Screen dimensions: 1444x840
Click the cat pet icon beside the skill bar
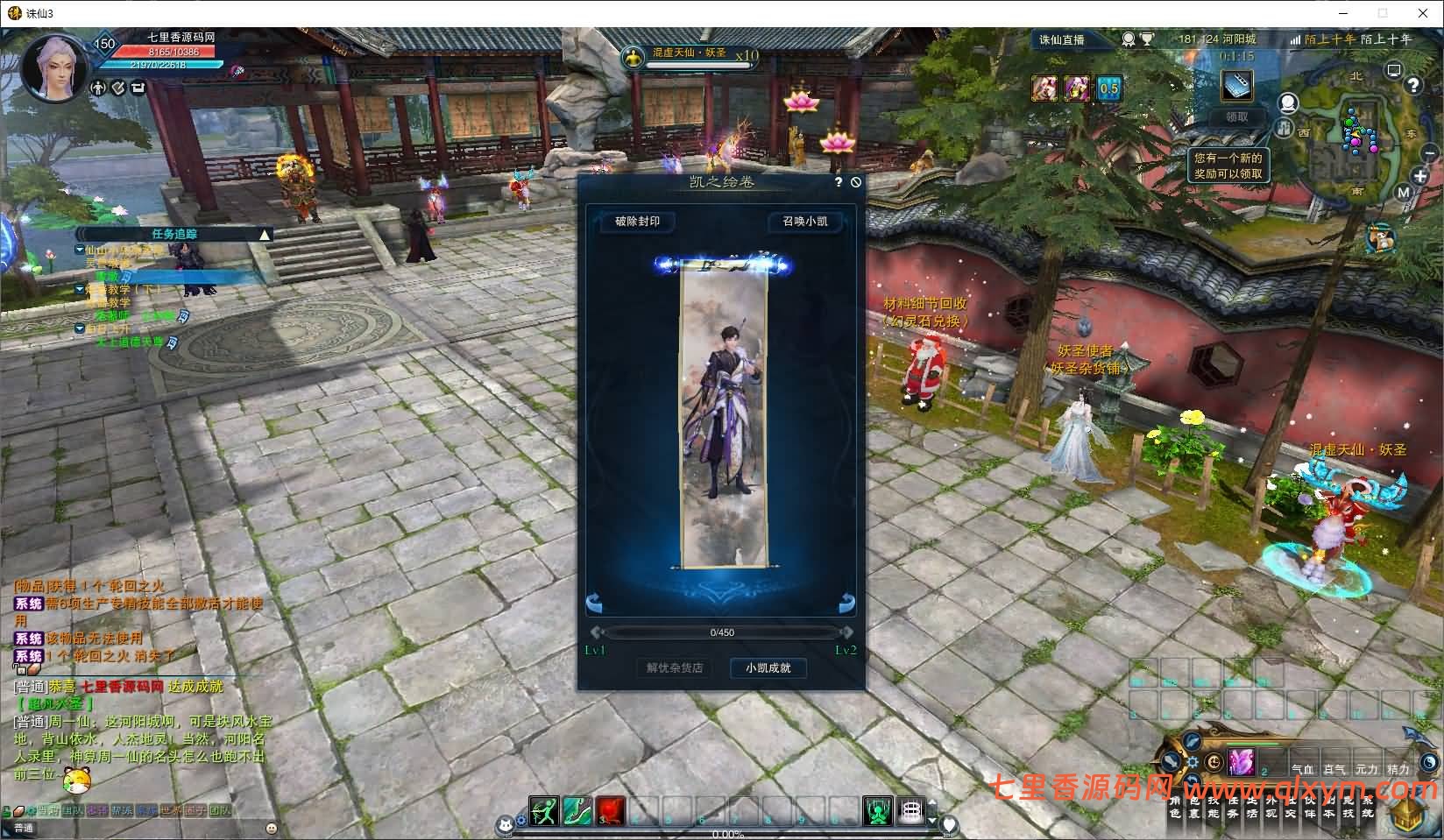point(506,825)
